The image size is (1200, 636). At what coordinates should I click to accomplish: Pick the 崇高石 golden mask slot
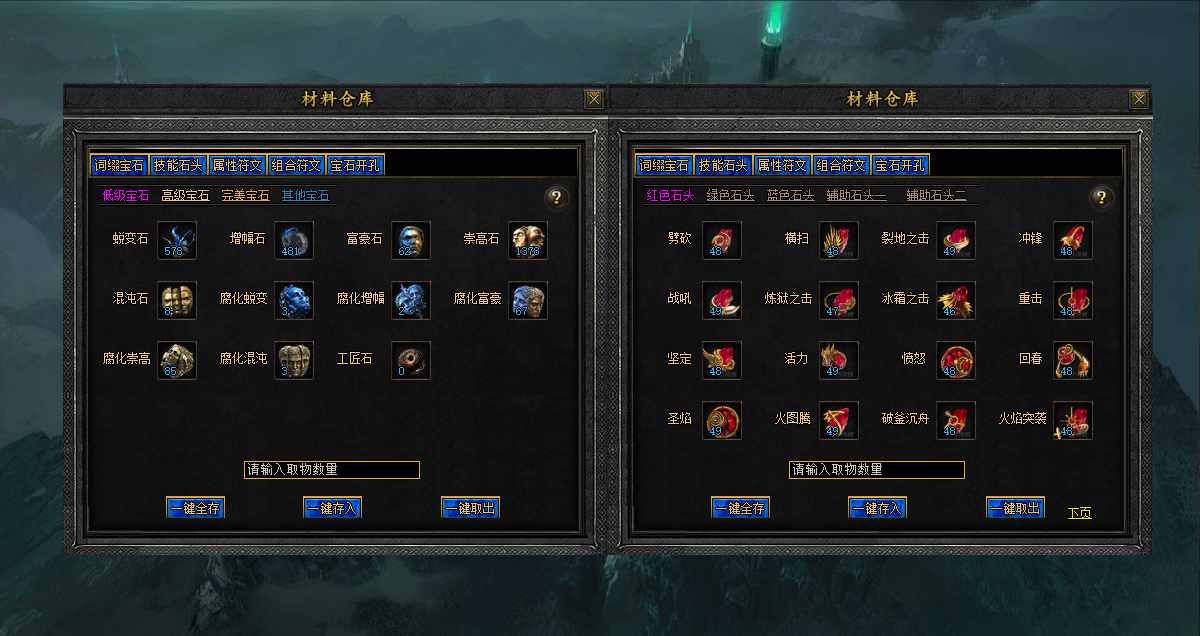coord(527,241)
